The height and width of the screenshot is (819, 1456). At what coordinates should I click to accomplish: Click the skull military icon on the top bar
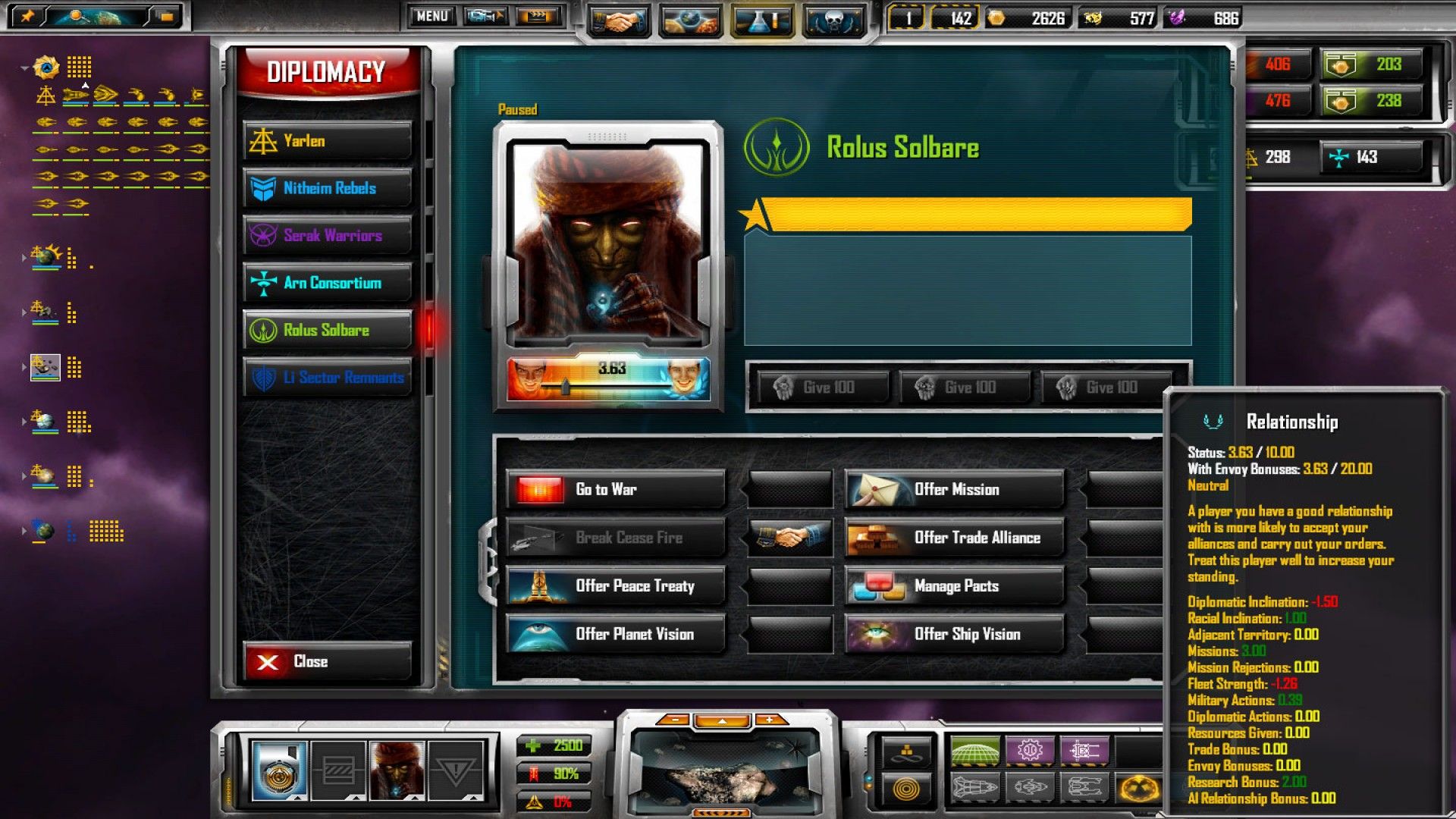point(834,17)
